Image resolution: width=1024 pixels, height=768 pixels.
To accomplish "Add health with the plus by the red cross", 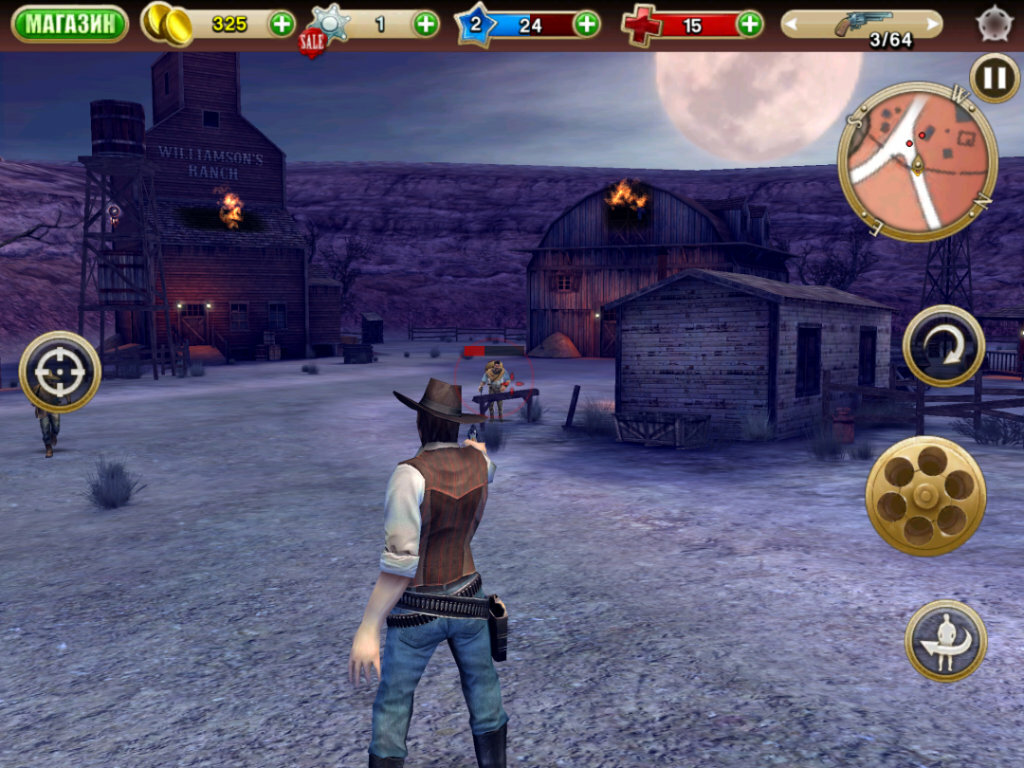I will pos(749,24).
